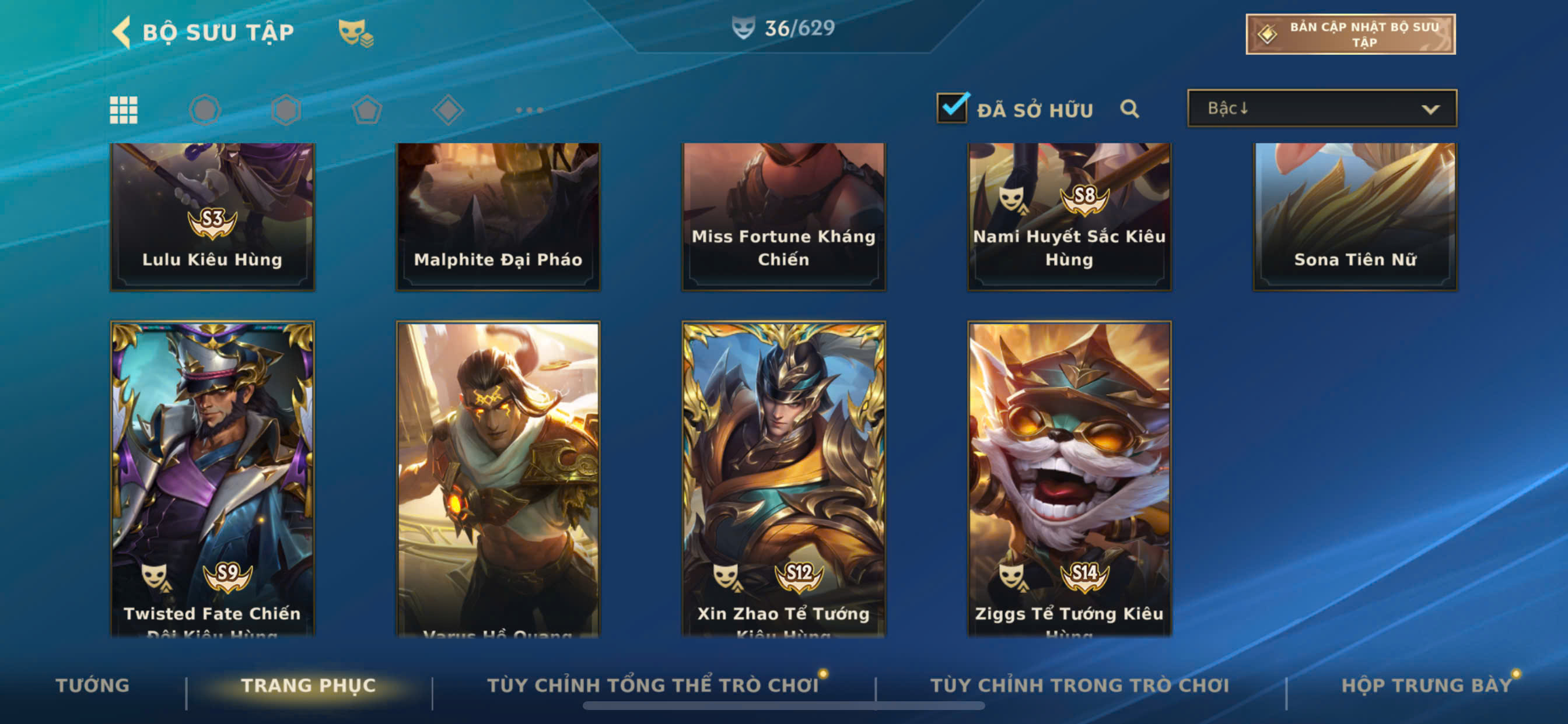The image size is (1568, 724).
Task: Open the mask and coins icon
Action: (x=355, y=33)
